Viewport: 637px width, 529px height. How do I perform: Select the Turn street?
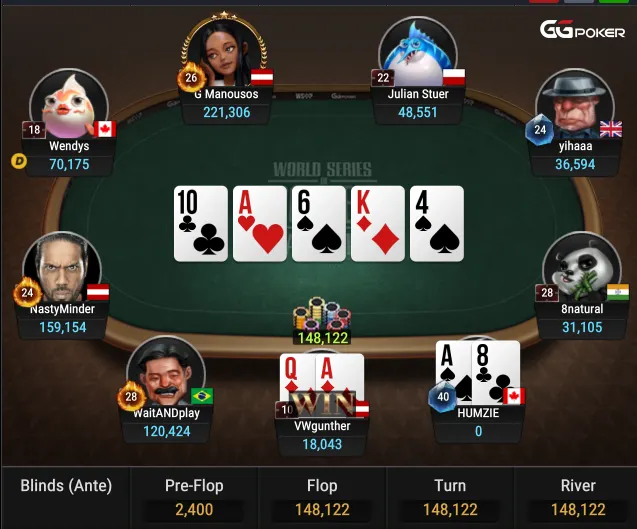450,497
